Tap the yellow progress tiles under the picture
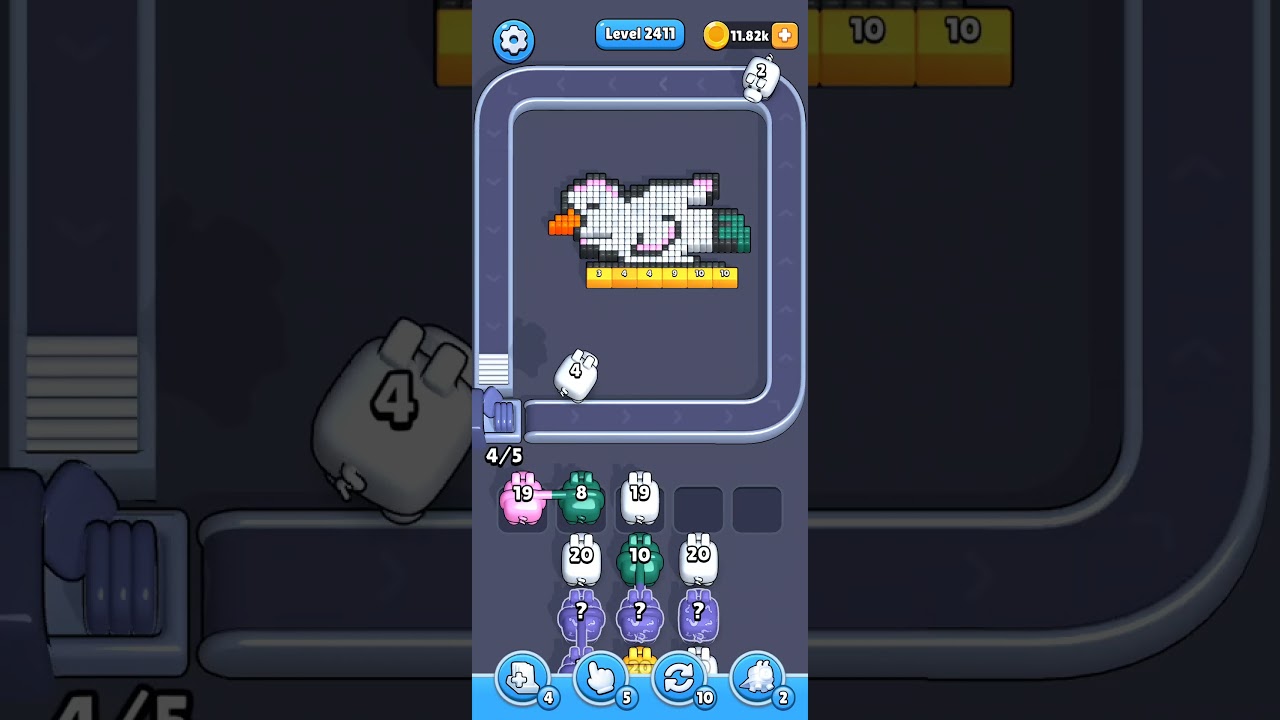 [x=660, y=277]
